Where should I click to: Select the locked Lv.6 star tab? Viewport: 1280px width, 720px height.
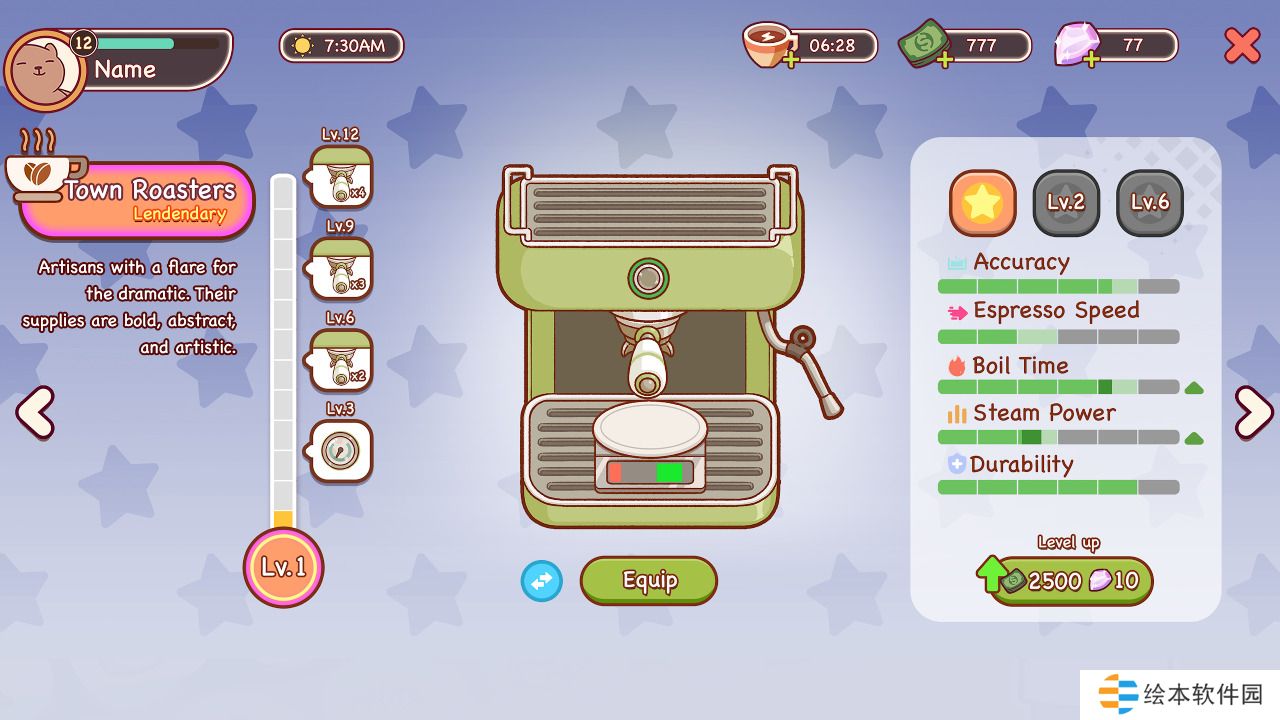coord(1150,203)
